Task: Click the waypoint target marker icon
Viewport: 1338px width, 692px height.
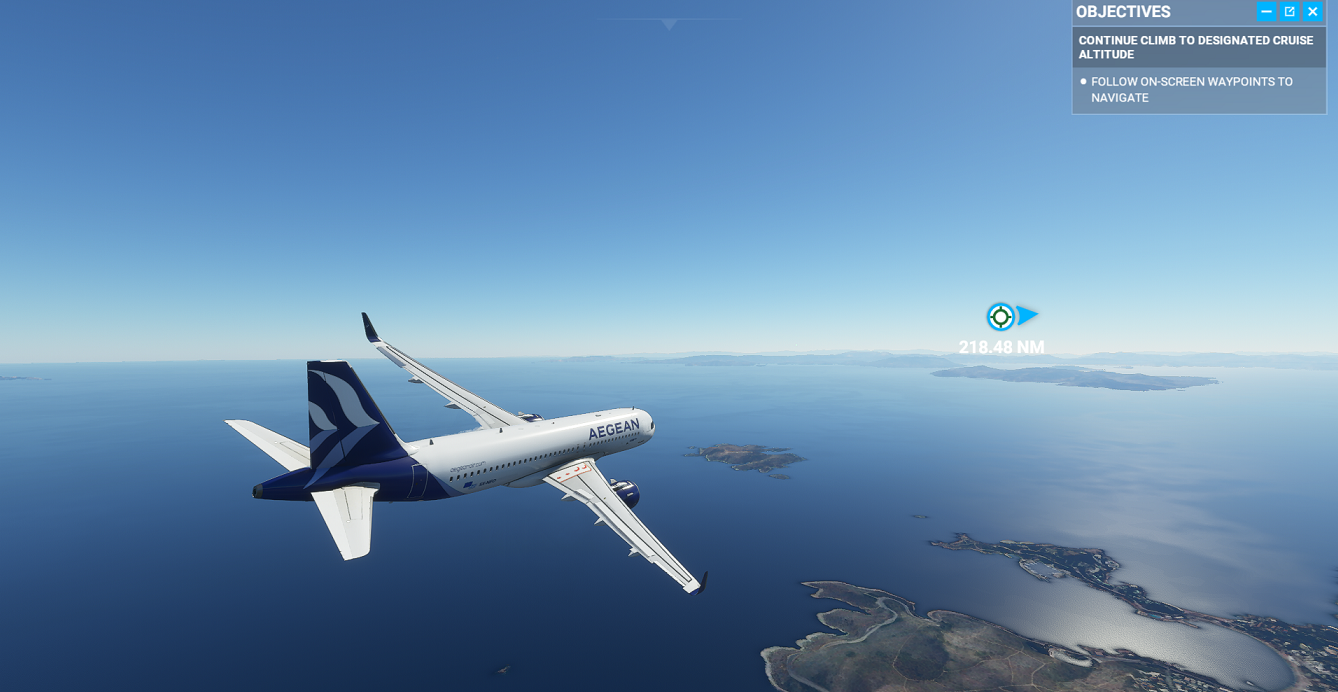Action: [1000, 317]
